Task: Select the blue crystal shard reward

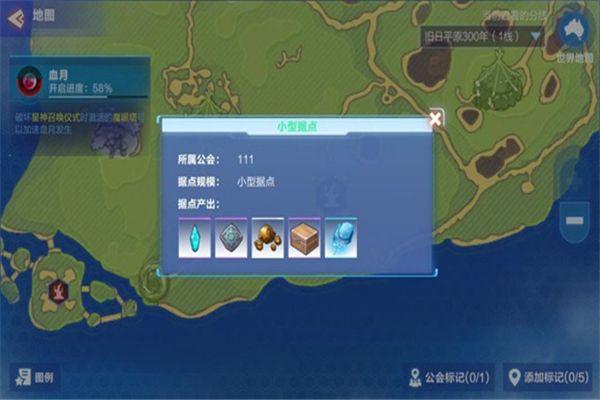Action: pyautogui.click(x=195, y=237)
